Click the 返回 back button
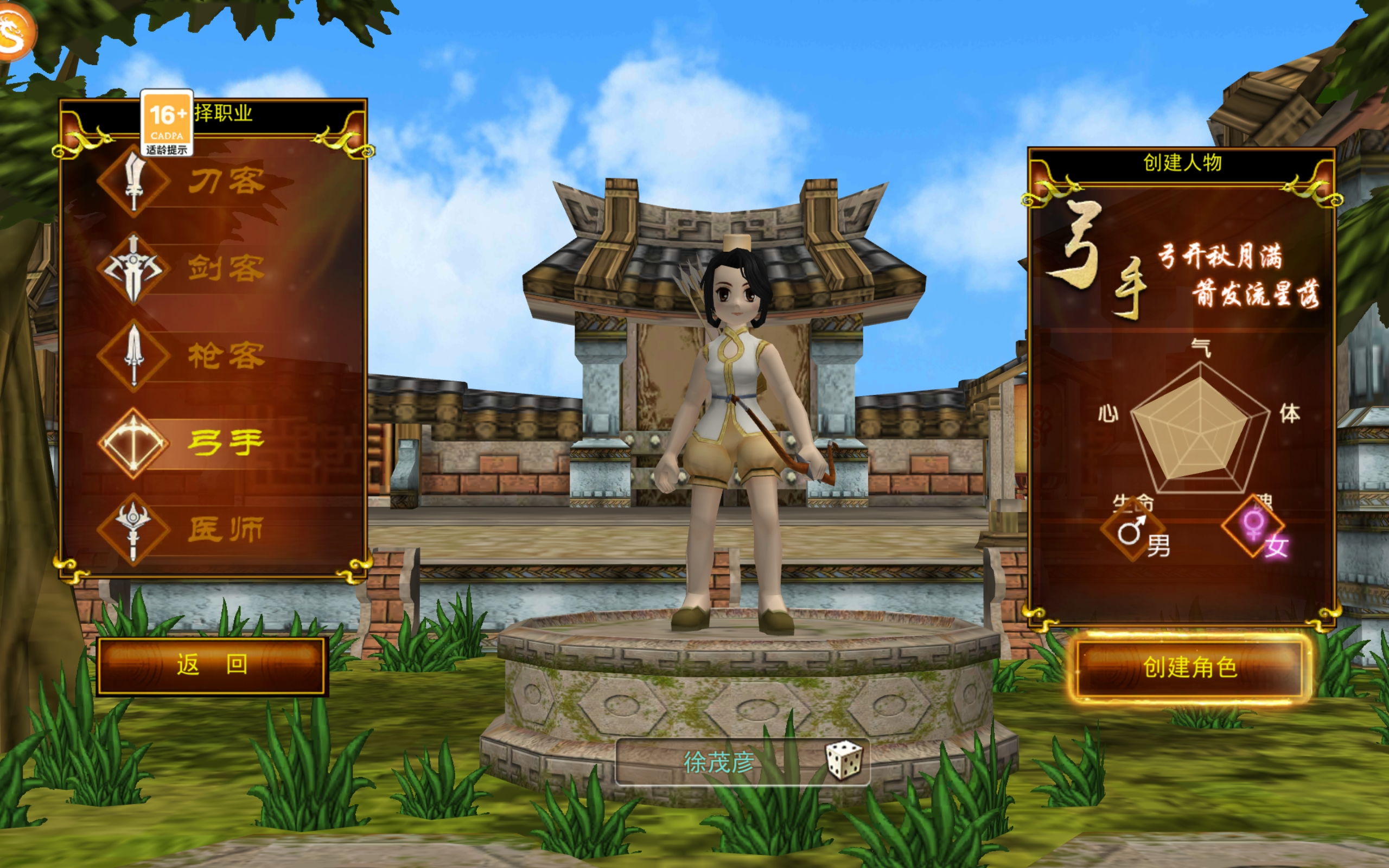The height and width of the screenshot is (868, 1389). (212, 665)
